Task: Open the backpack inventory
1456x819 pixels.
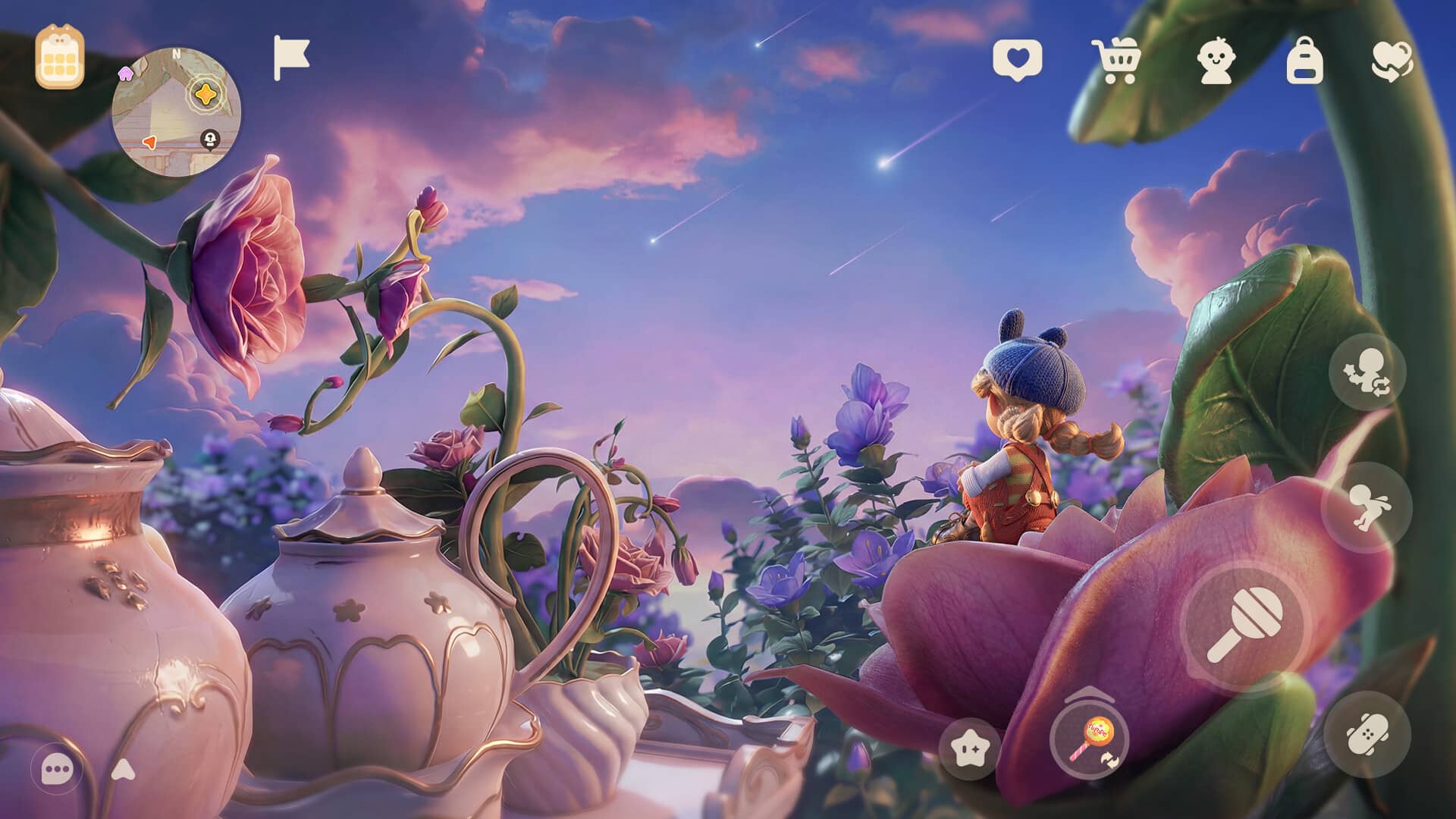Action: [1304, 60]
